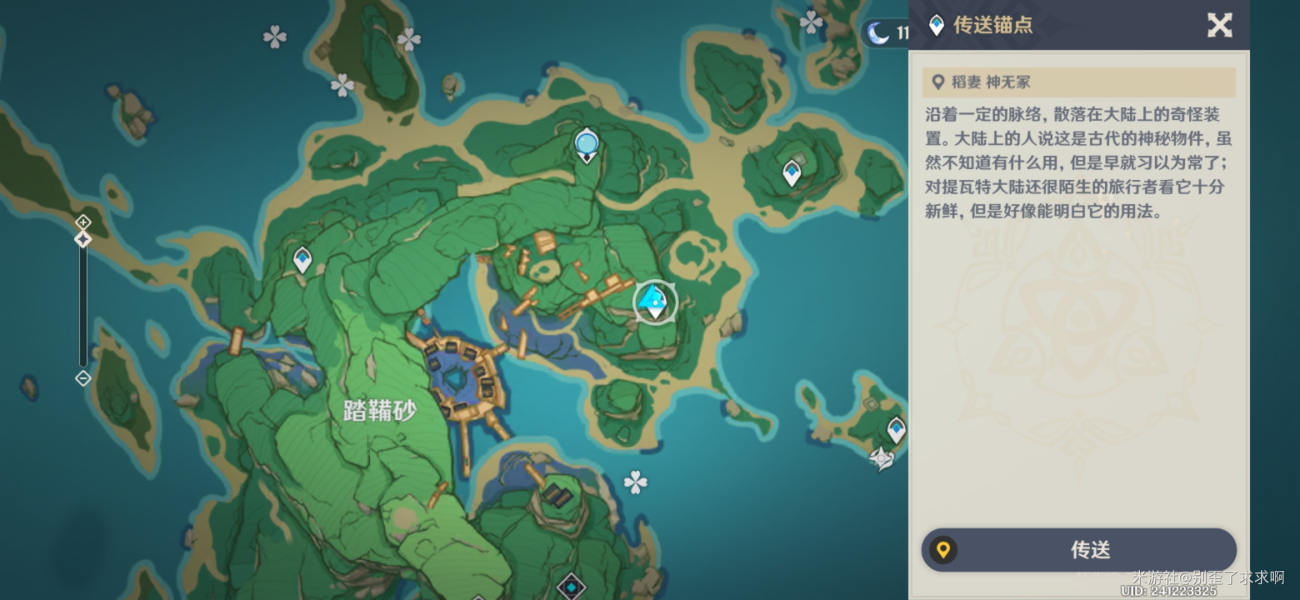Select the highlighted teleport waypoint marker

pyautogui.click(x=655, y=301)
